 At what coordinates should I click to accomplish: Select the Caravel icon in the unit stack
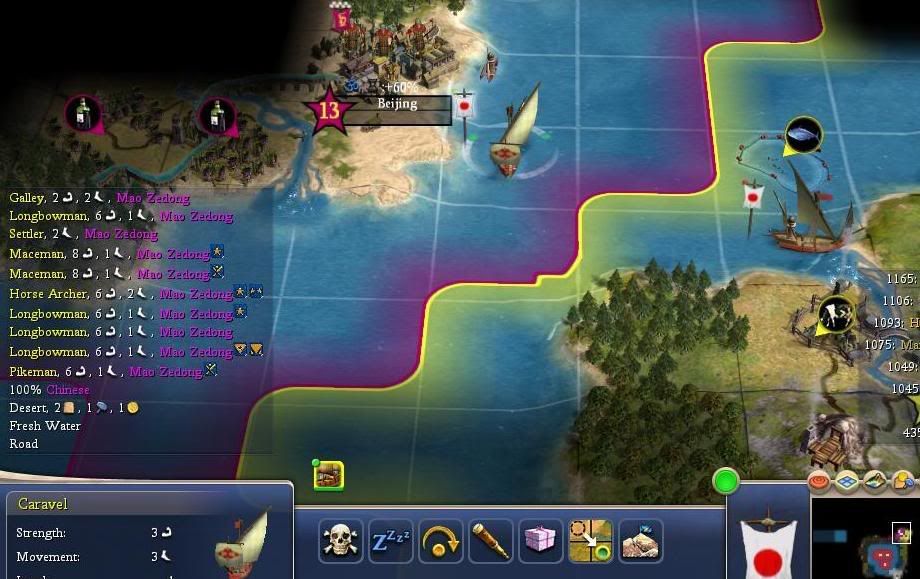click(329, 476)
